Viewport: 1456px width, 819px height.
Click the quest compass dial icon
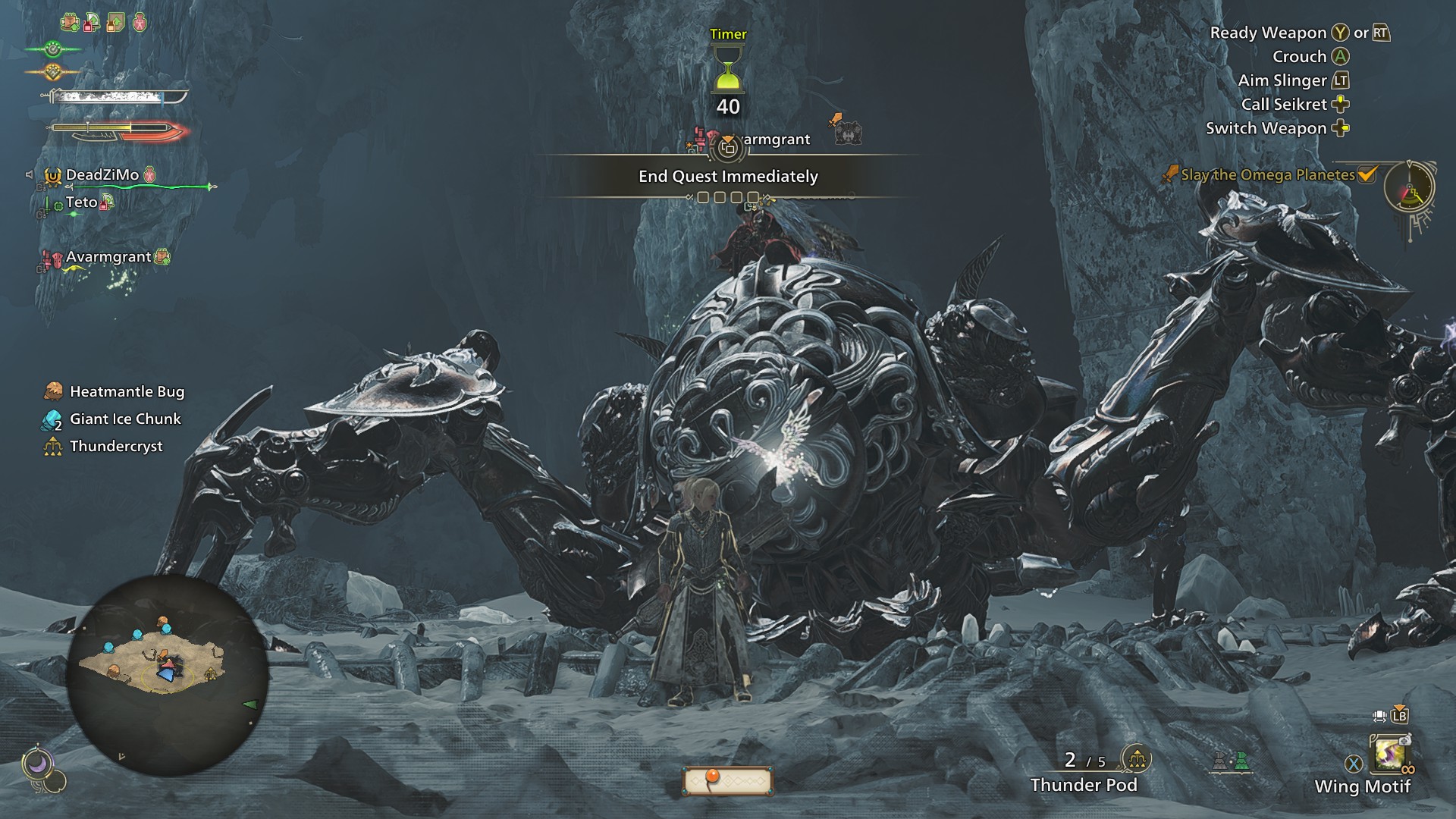(x=1409, y=187)
